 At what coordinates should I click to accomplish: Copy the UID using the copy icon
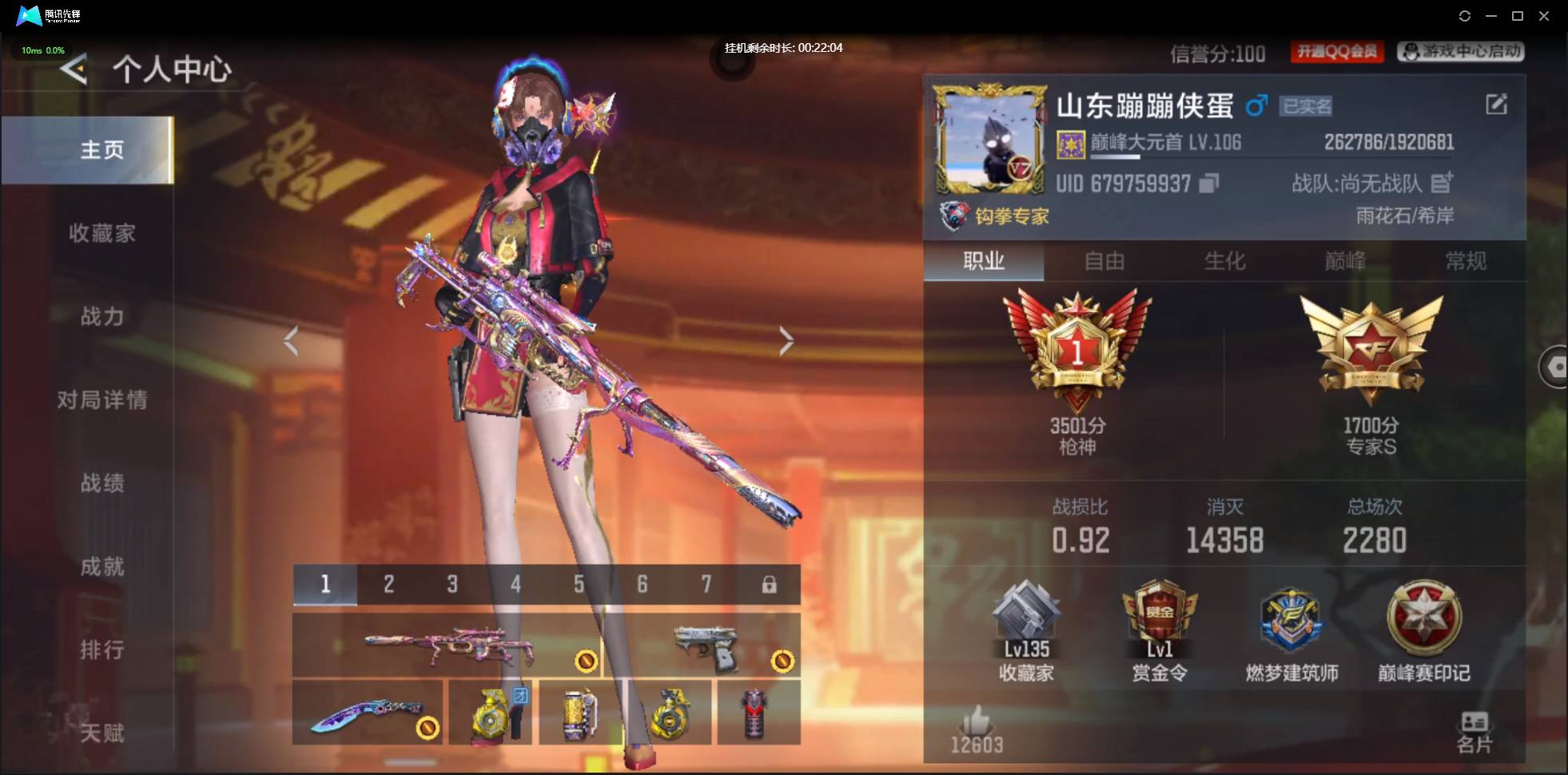tap(1206, 183)
